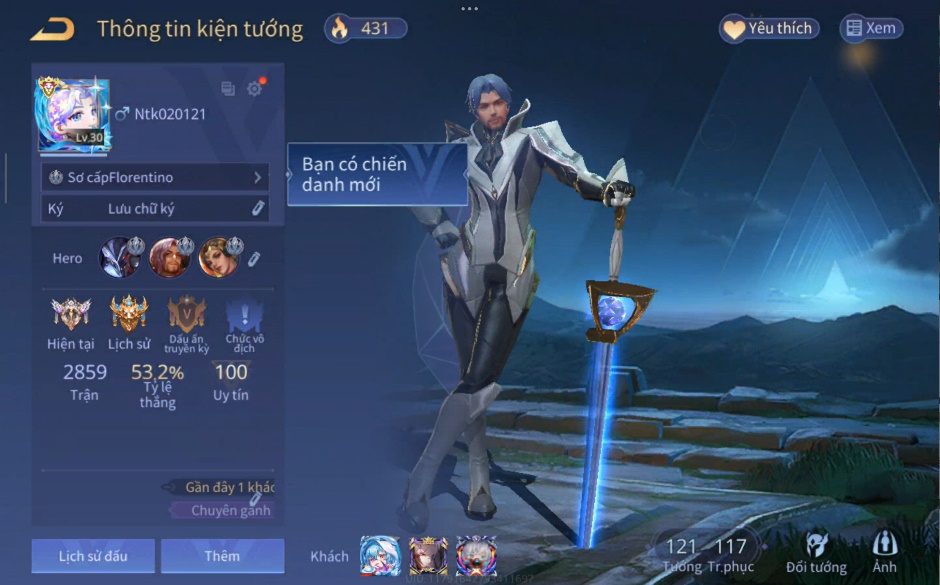Copy player info using the copy icon
The width and height of the screenshot is (940, 585).
228,89
